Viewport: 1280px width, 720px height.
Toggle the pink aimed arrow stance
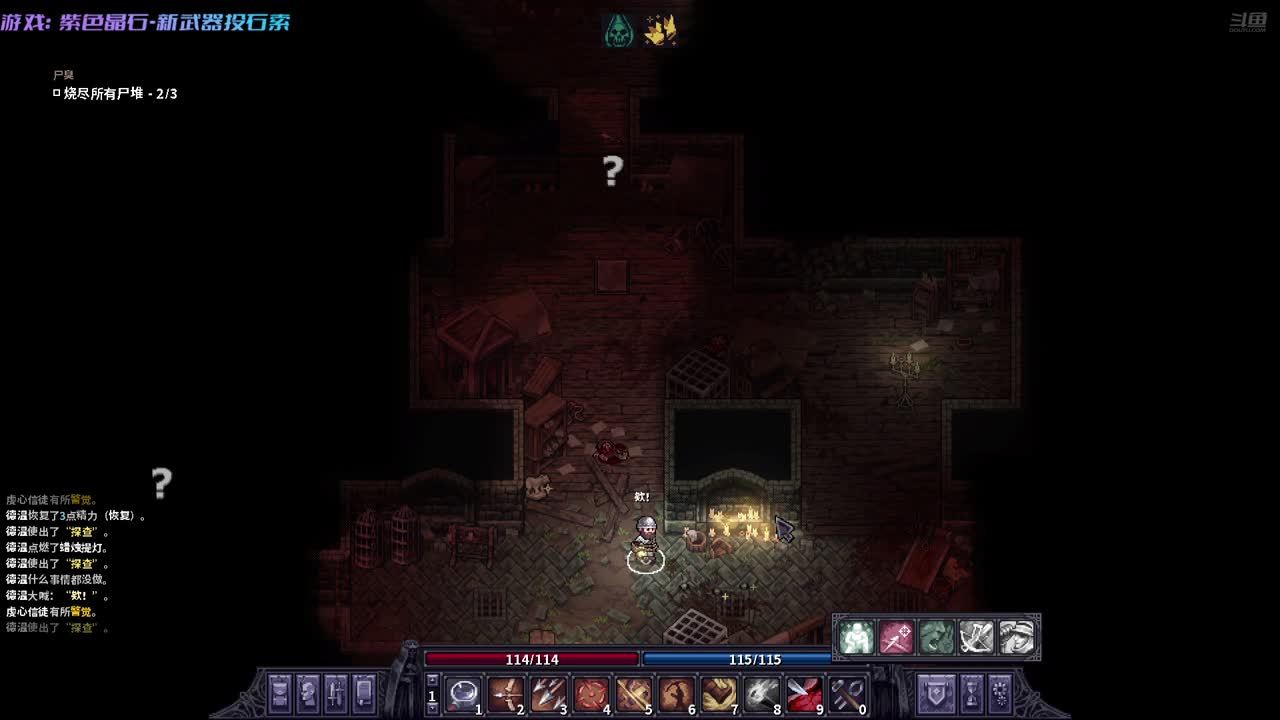click(x=896, y=637)
